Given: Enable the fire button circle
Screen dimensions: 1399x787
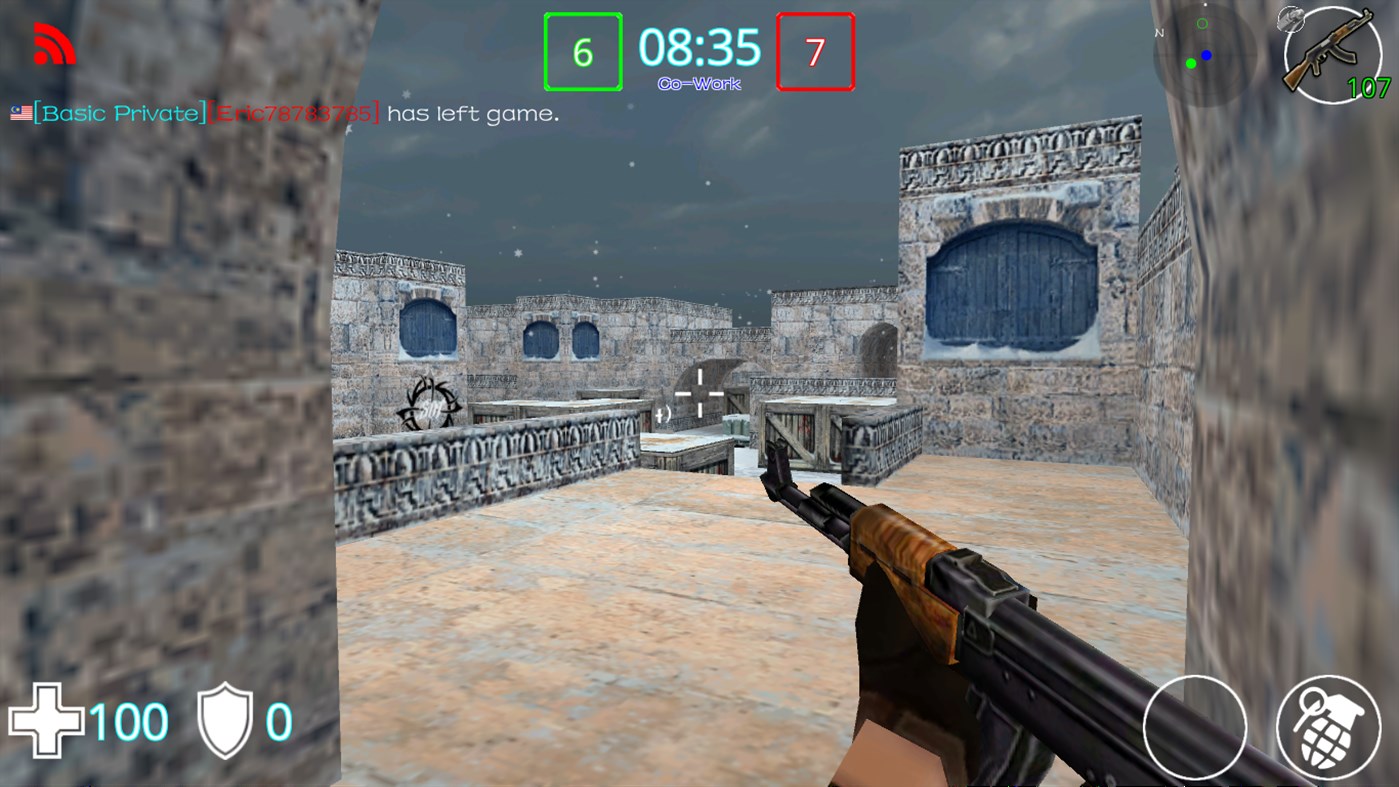Looking at the screenshot, I should [x=1194, y=728].
